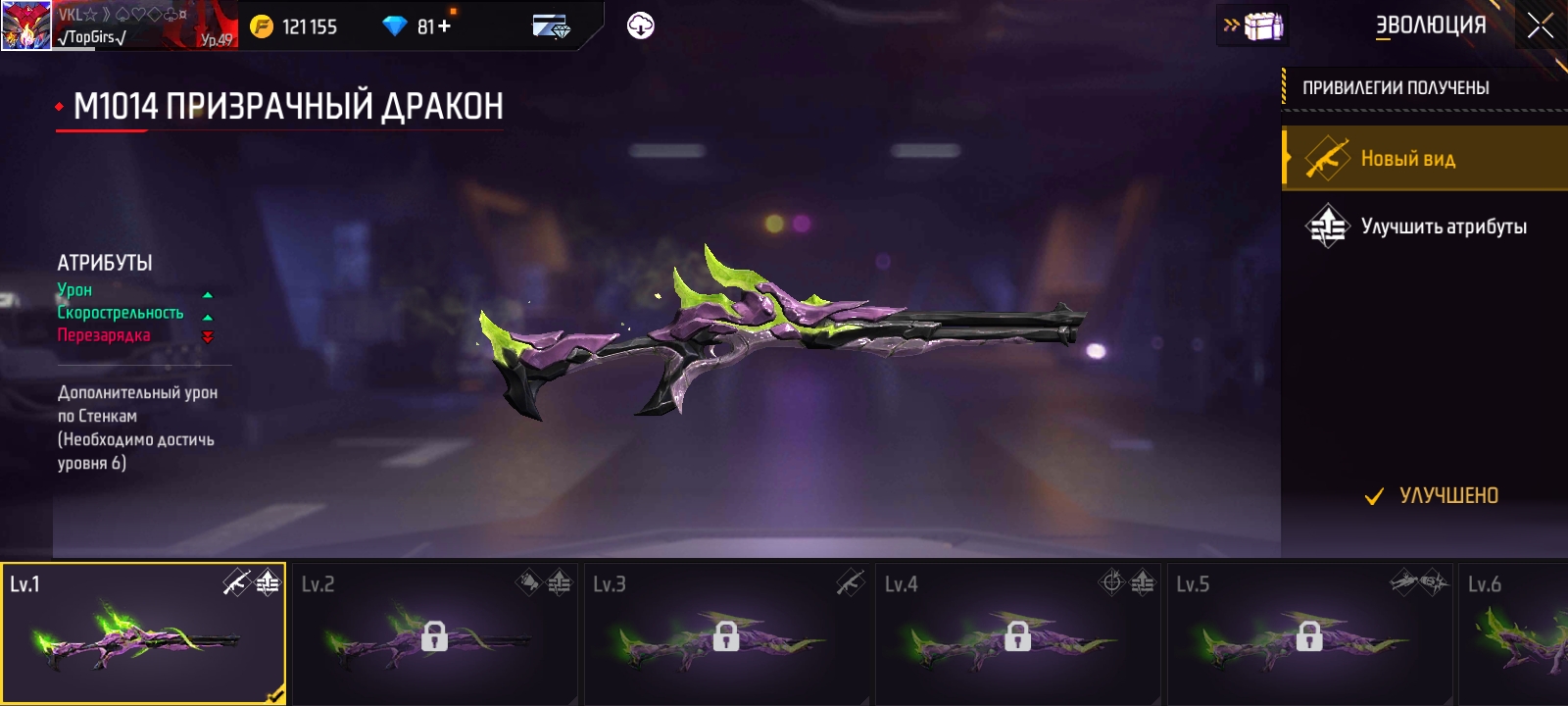The image size is (1568, 706).
Task: Click the gold coin balance
Action: pos(294,26)
